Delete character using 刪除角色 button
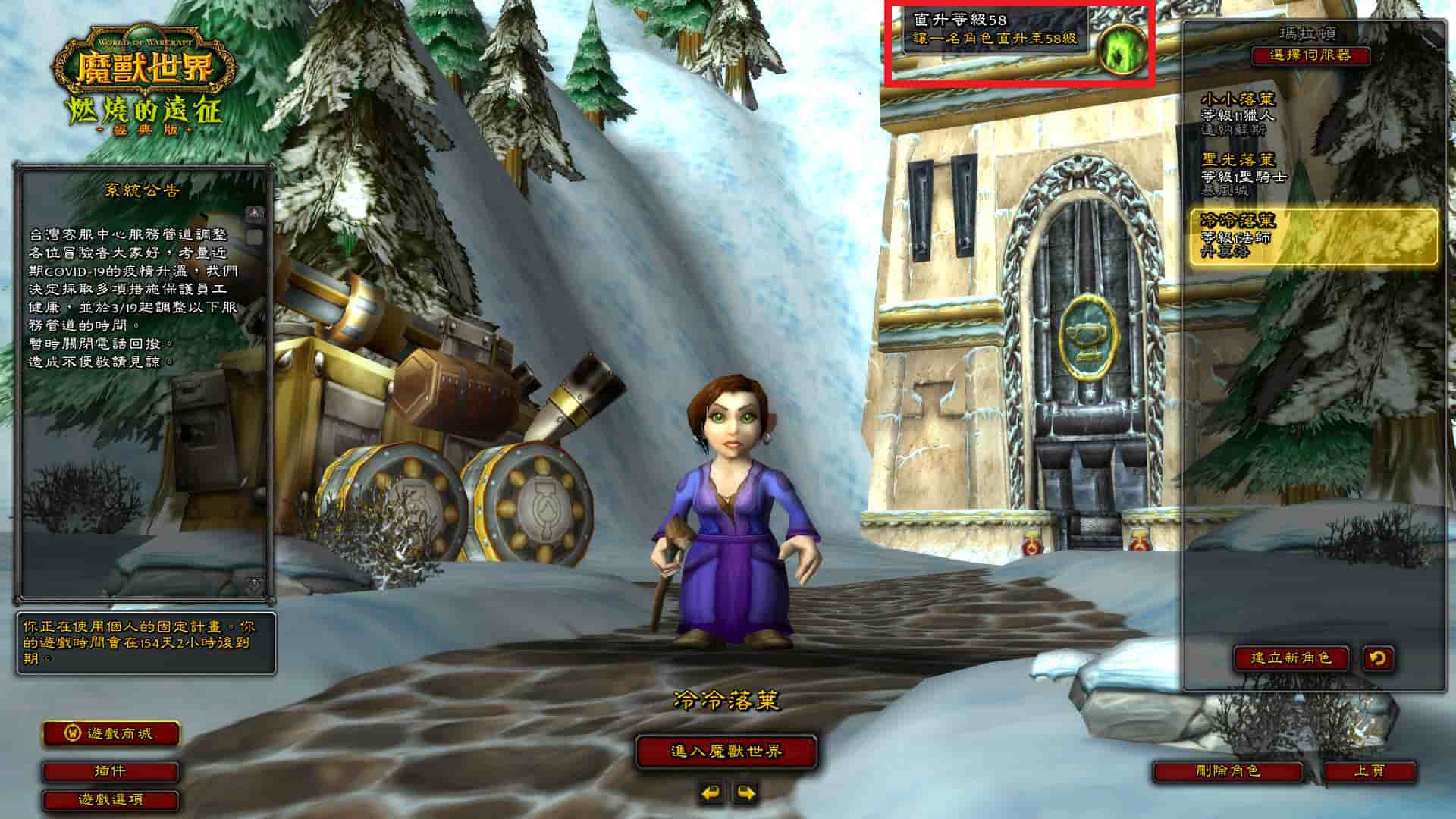The height and width of the screenshot is (819, 1456). (1227, 771)
